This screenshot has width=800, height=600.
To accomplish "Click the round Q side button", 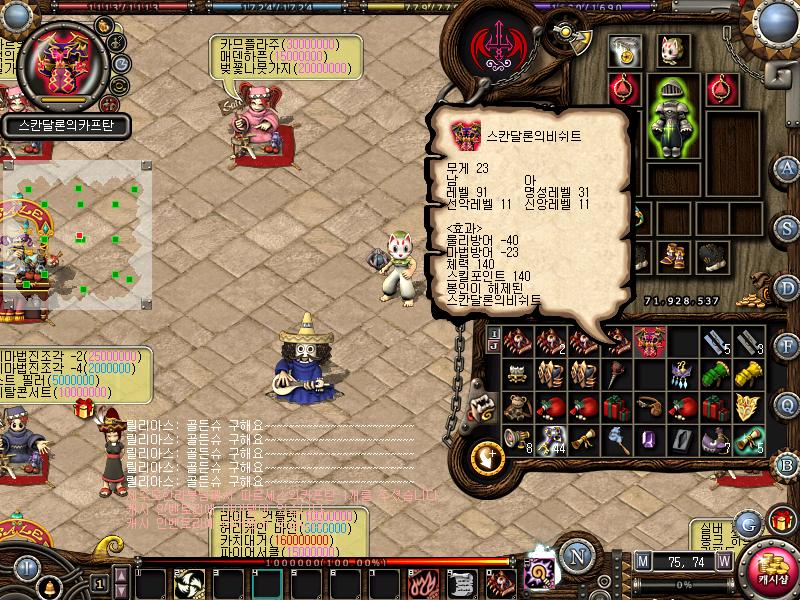I will (x=788, y=404).
